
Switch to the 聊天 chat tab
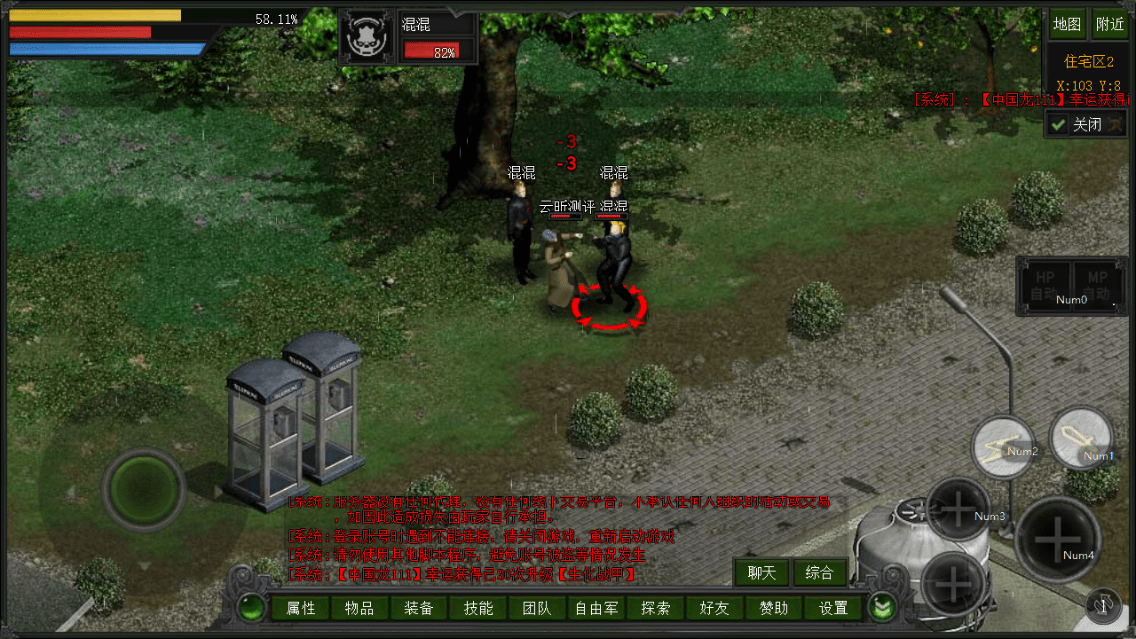click(x=762, y=573)
